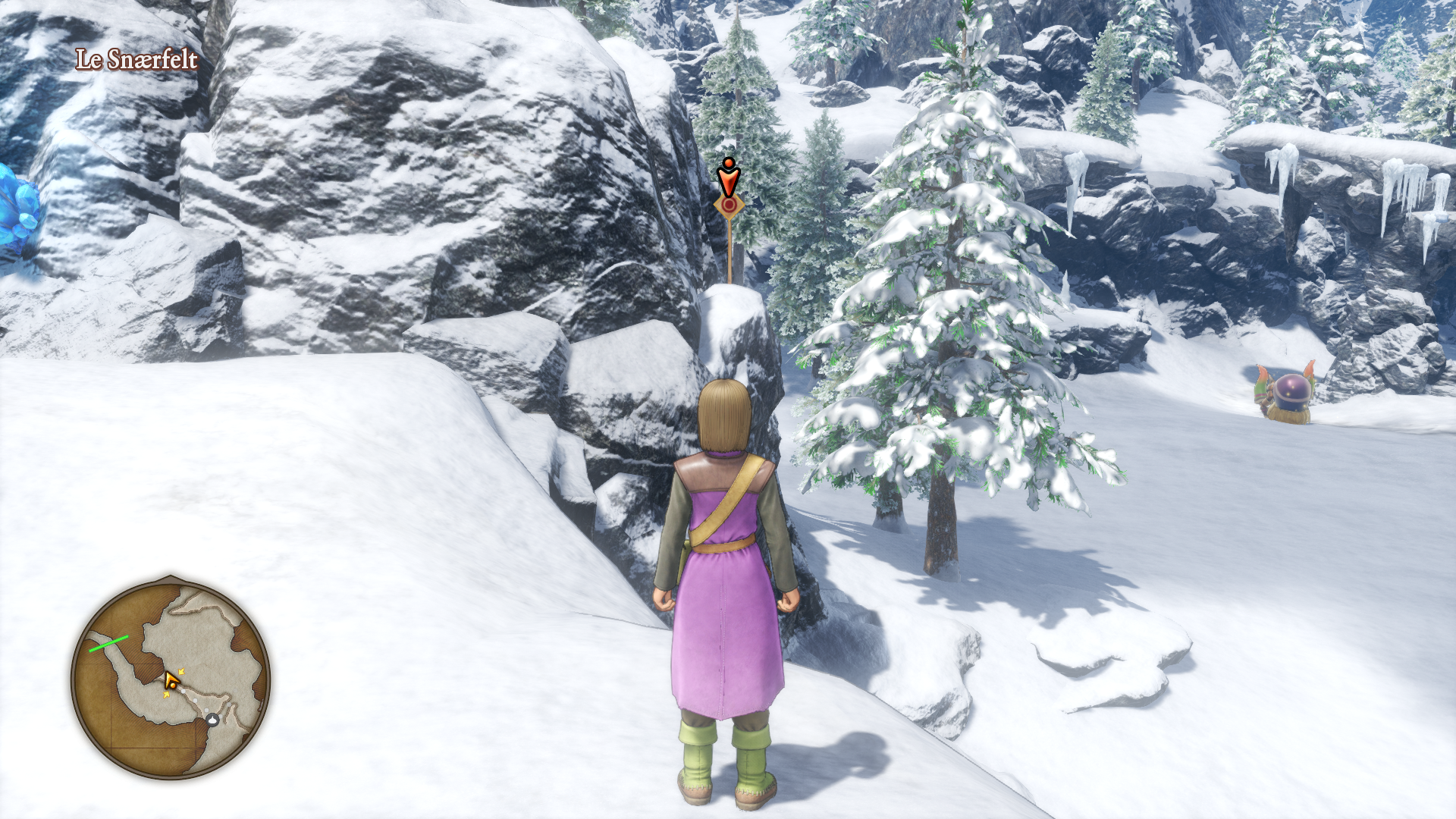Click the campsite marker on the minimap
This screenshot has width=1456, height=819.
click(x=213, y=719)
